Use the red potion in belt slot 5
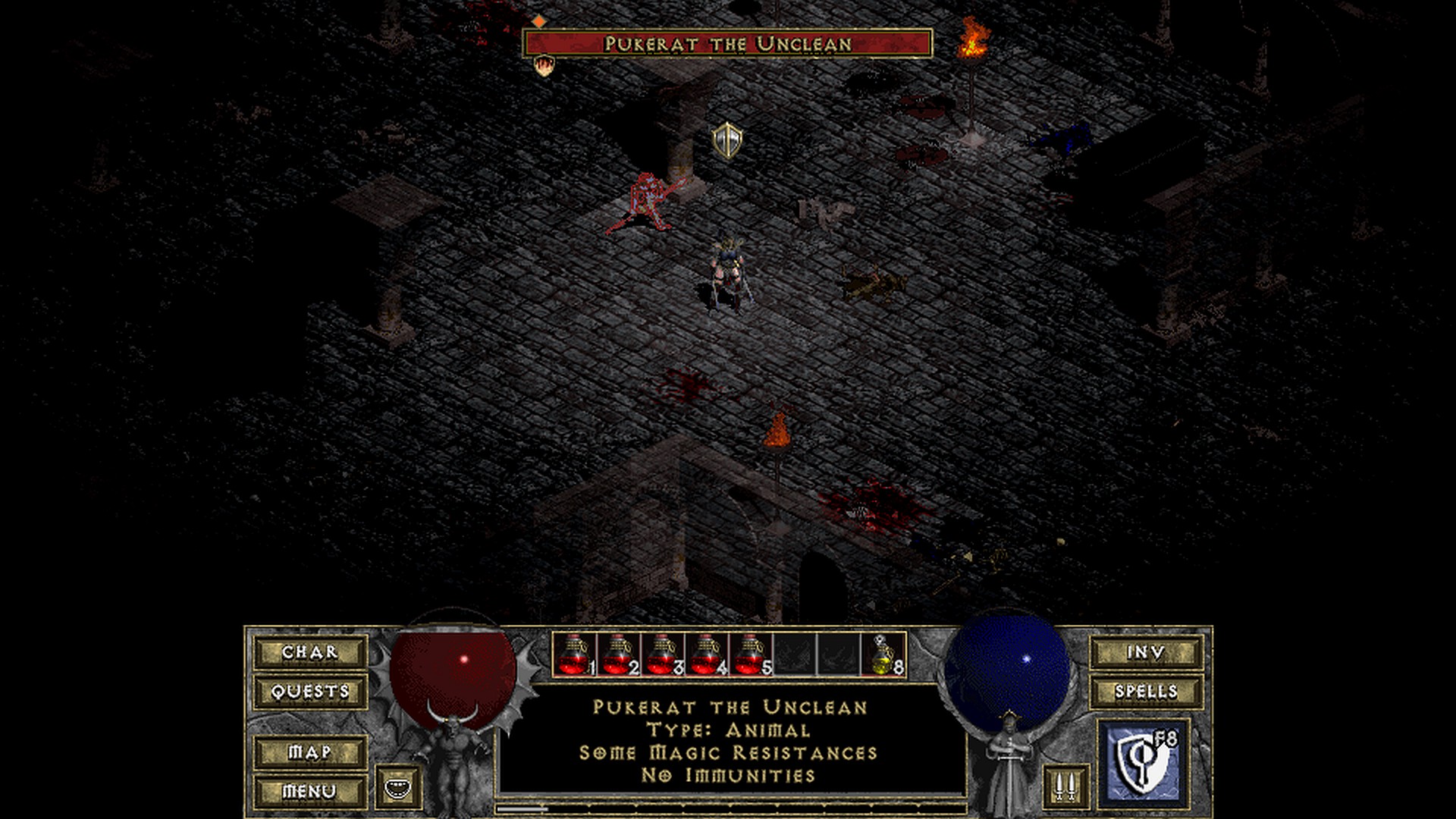Image resolution: width=1456 pixels, height=819 pixels. pyautogui.click(x=751, y=654)
